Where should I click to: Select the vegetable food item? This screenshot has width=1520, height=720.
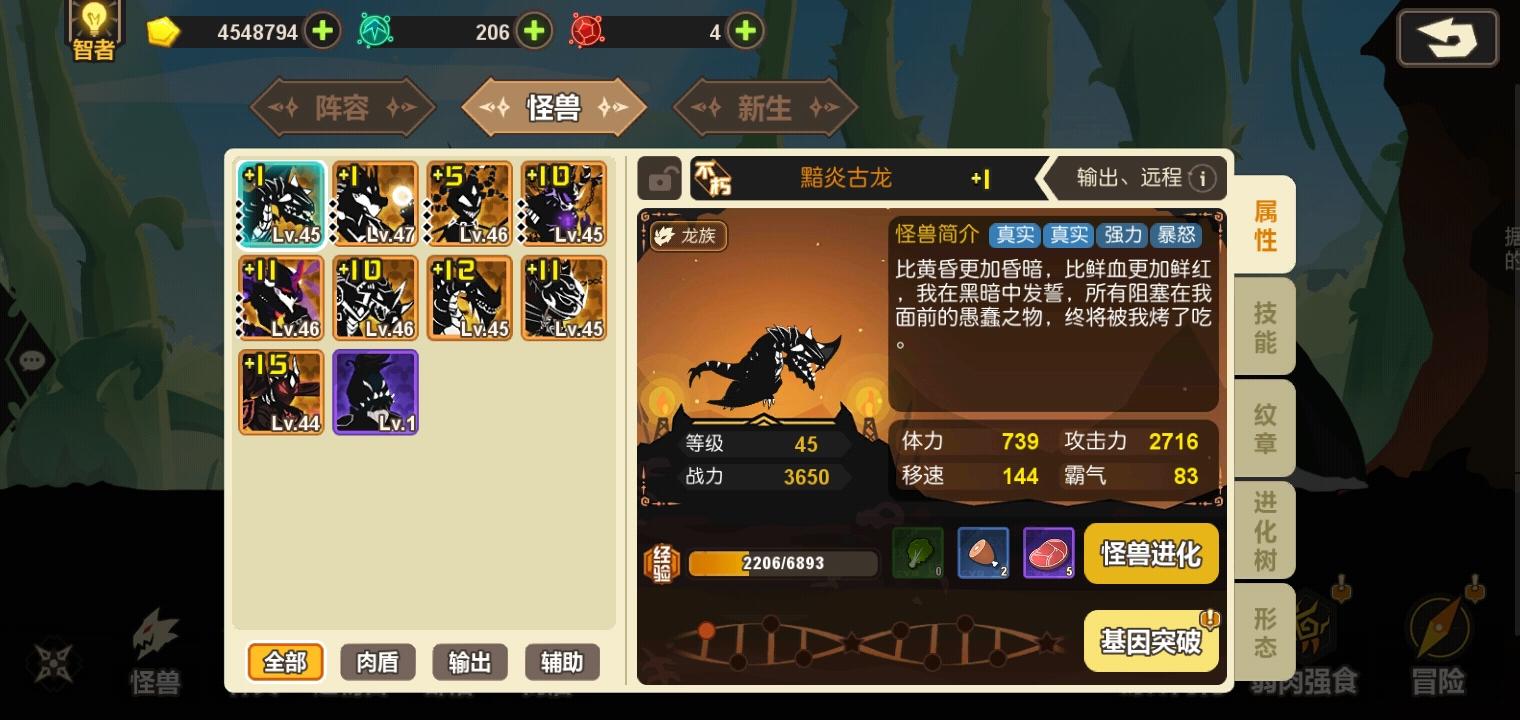click(x=918, y=553)
